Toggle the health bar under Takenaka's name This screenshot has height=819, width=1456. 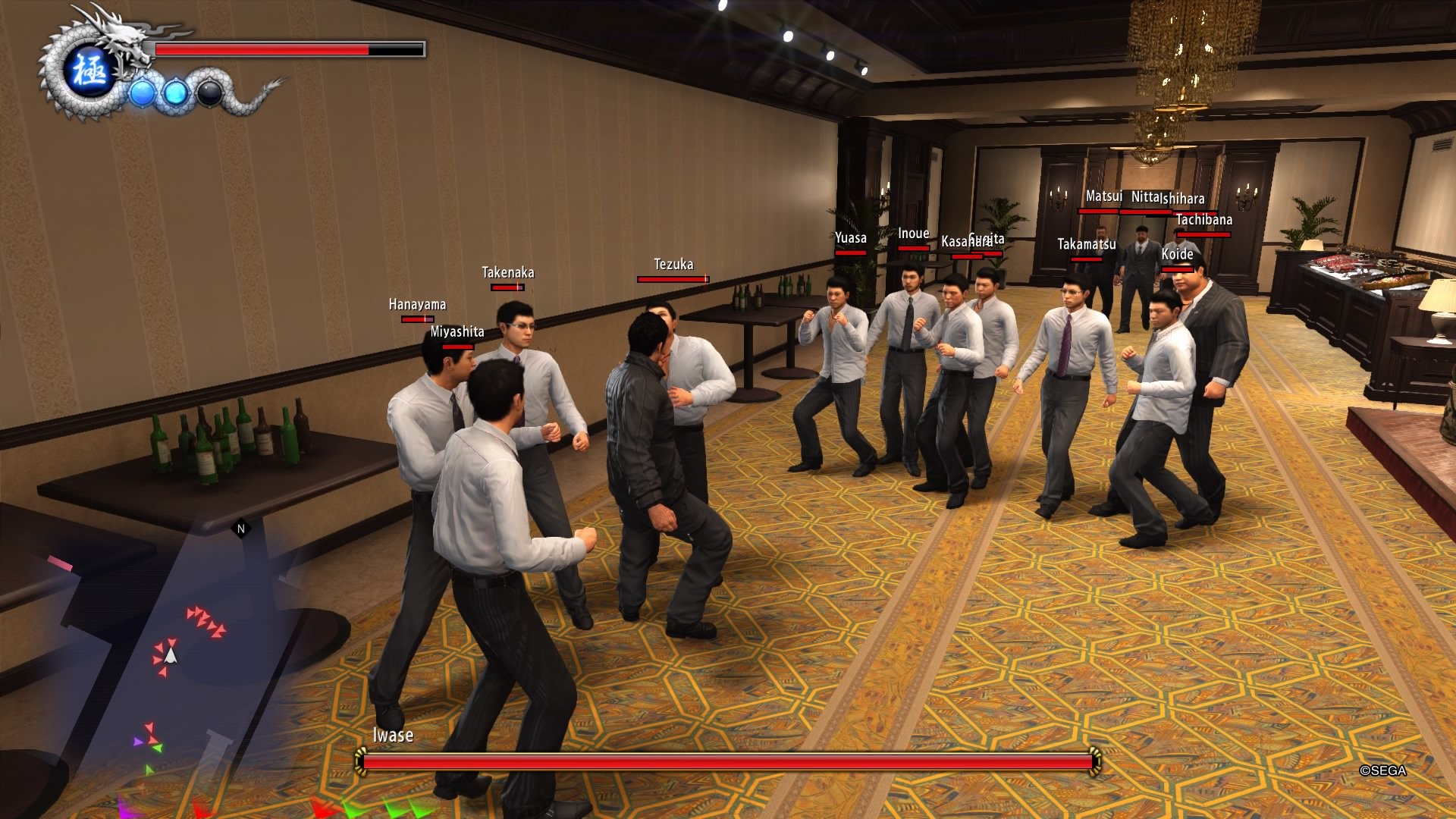[x=507, y=287]
